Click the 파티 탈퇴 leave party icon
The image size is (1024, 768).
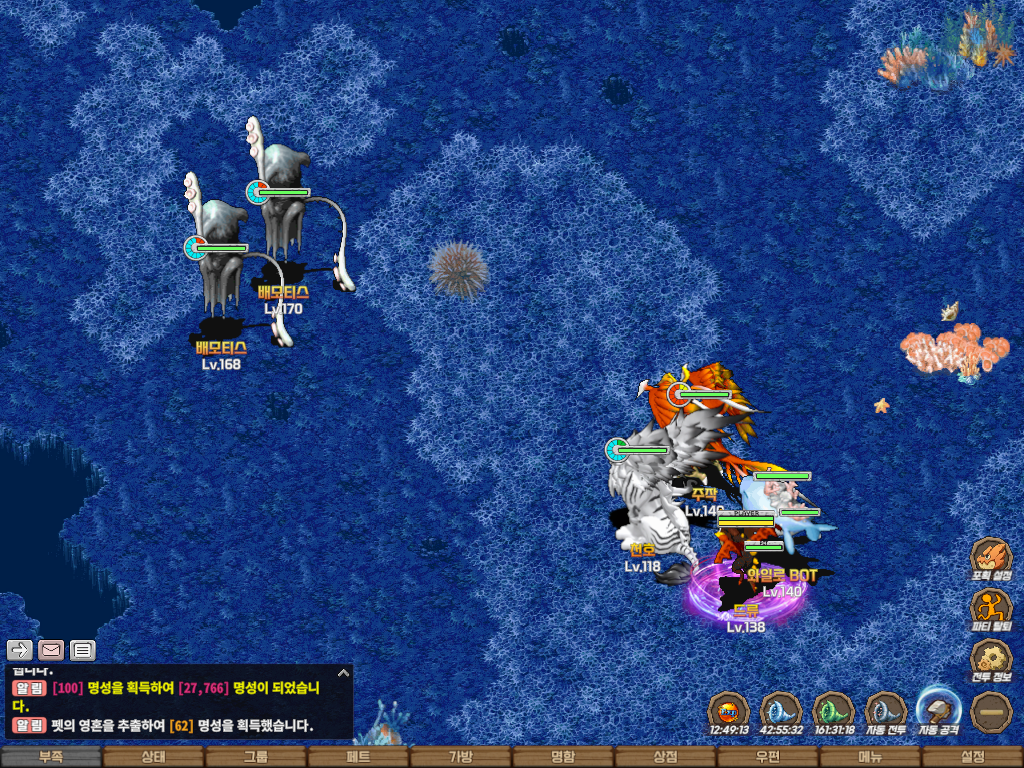[991, 608]
